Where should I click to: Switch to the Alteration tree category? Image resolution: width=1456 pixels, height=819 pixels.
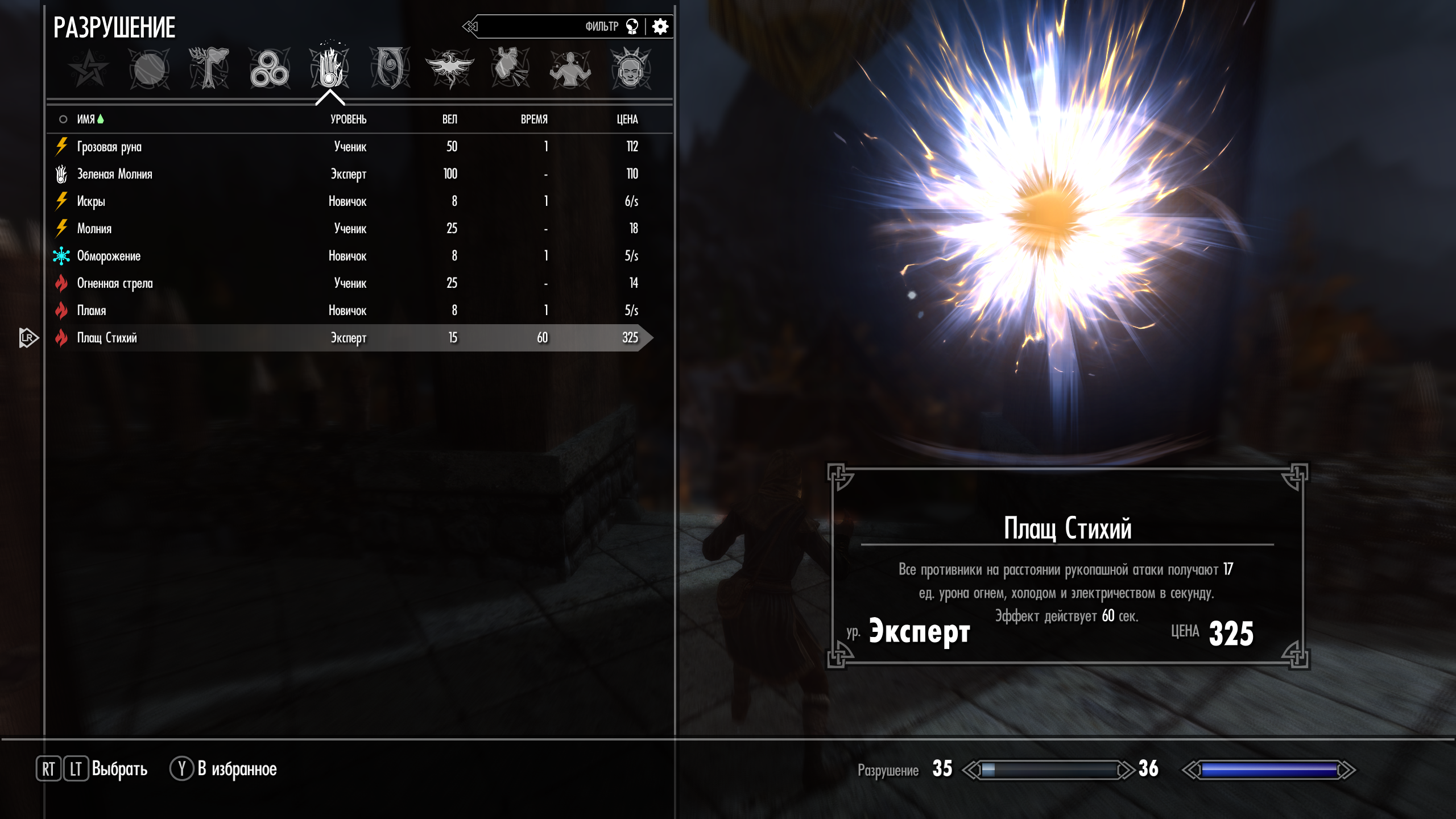209,69
